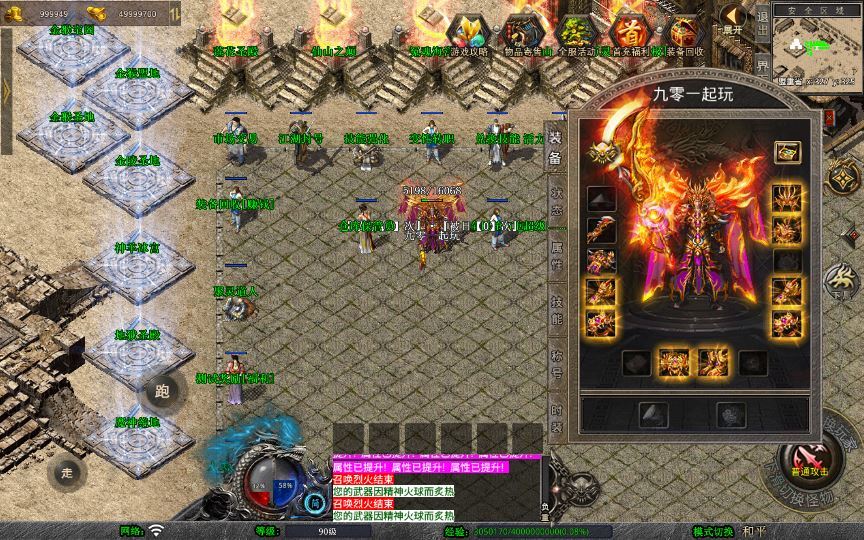Open the 首充福利 first-recharge bonus icon
864x540 pixels.
[630, 32]
